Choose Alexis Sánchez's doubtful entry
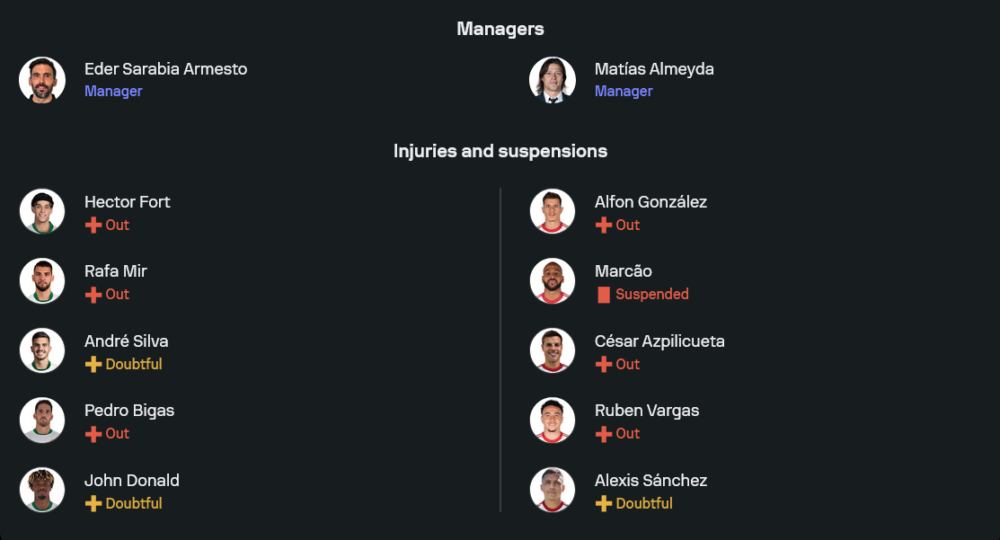The image size is (1000, 540). [x=650, y=481]
